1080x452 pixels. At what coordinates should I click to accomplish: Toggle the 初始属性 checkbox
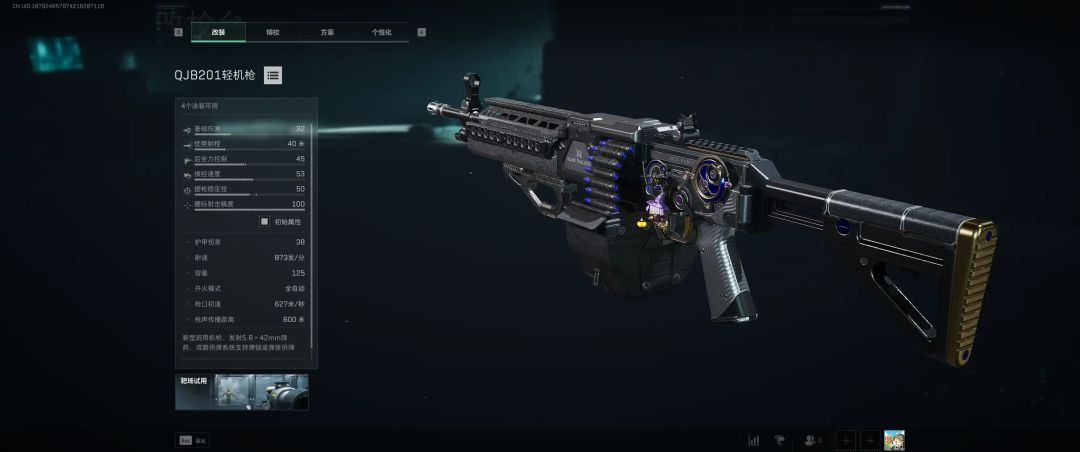pos(265,222)
